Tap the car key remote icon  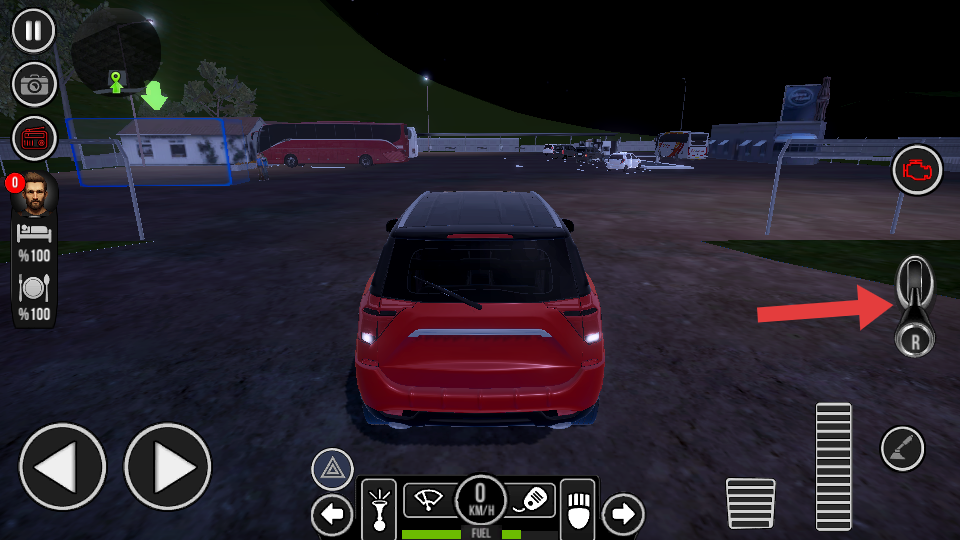(533, 498)
